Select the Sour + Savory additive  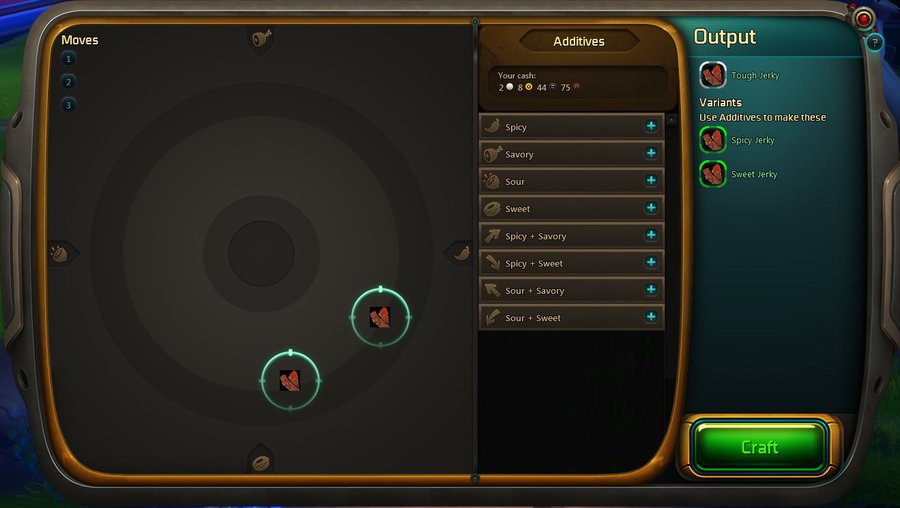point(651,290)
